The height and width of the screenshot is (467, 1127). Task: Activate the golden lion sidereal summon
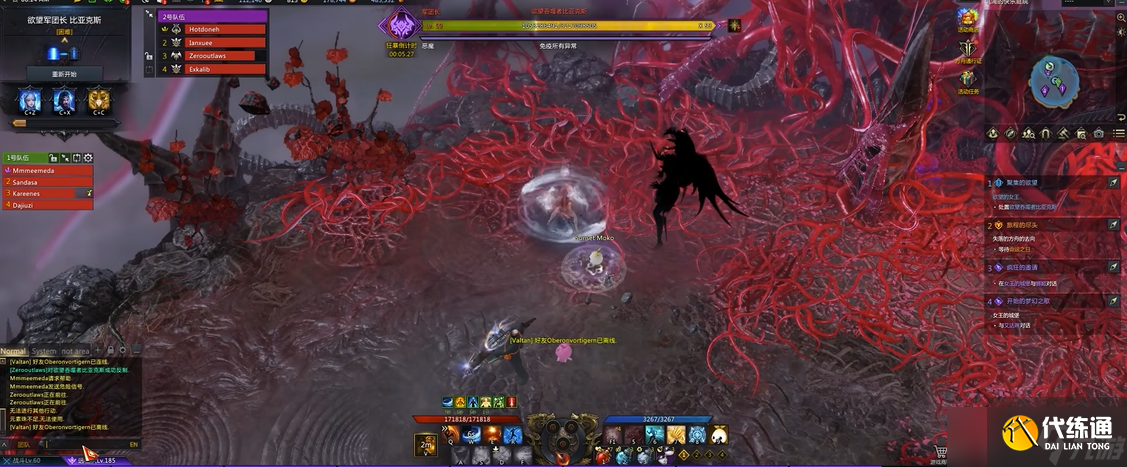(98, 99)
